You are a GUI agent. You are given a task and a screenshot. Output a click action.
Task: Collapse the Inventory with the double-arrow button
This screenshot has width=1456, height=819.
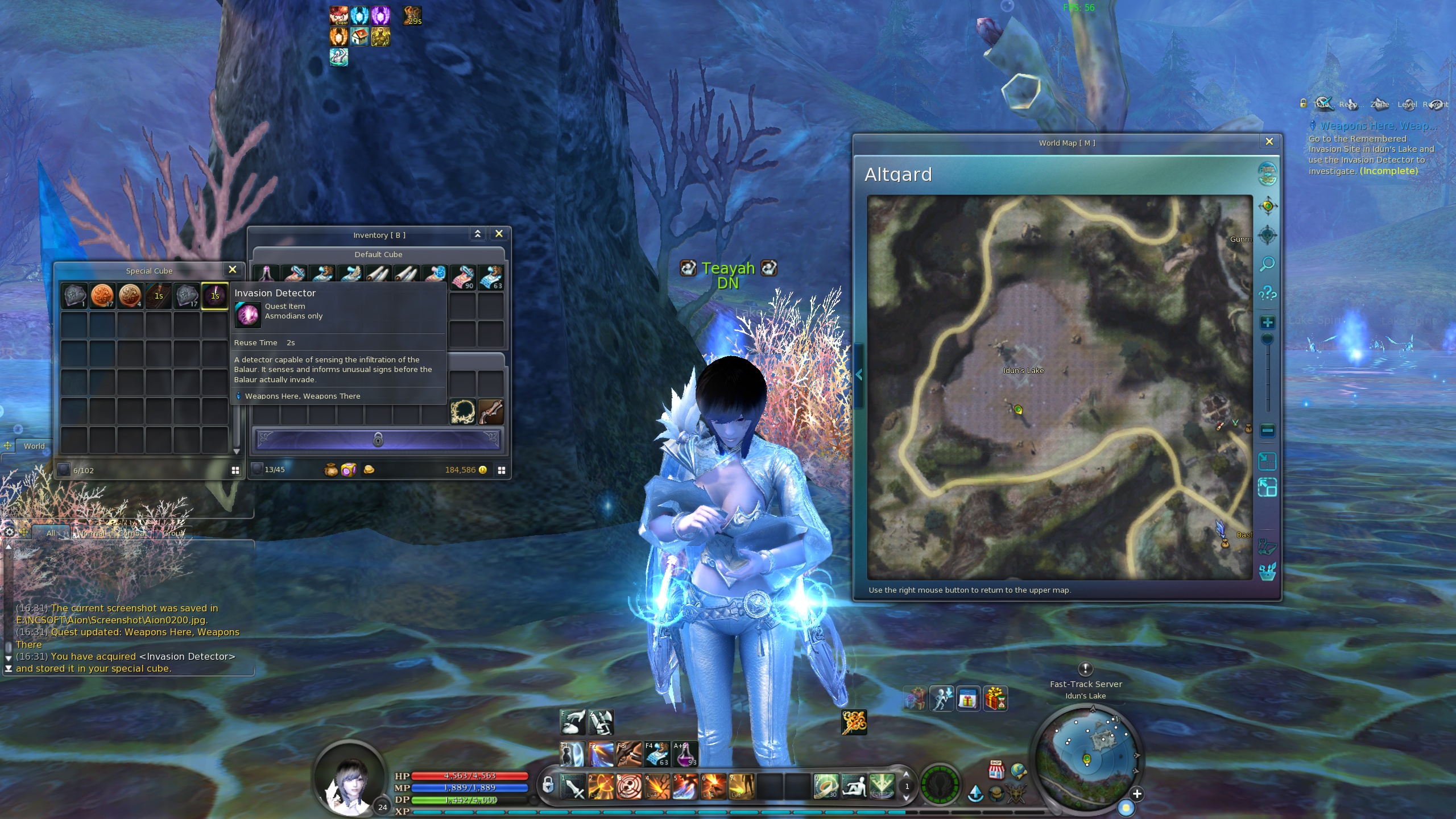pos(478,234)
